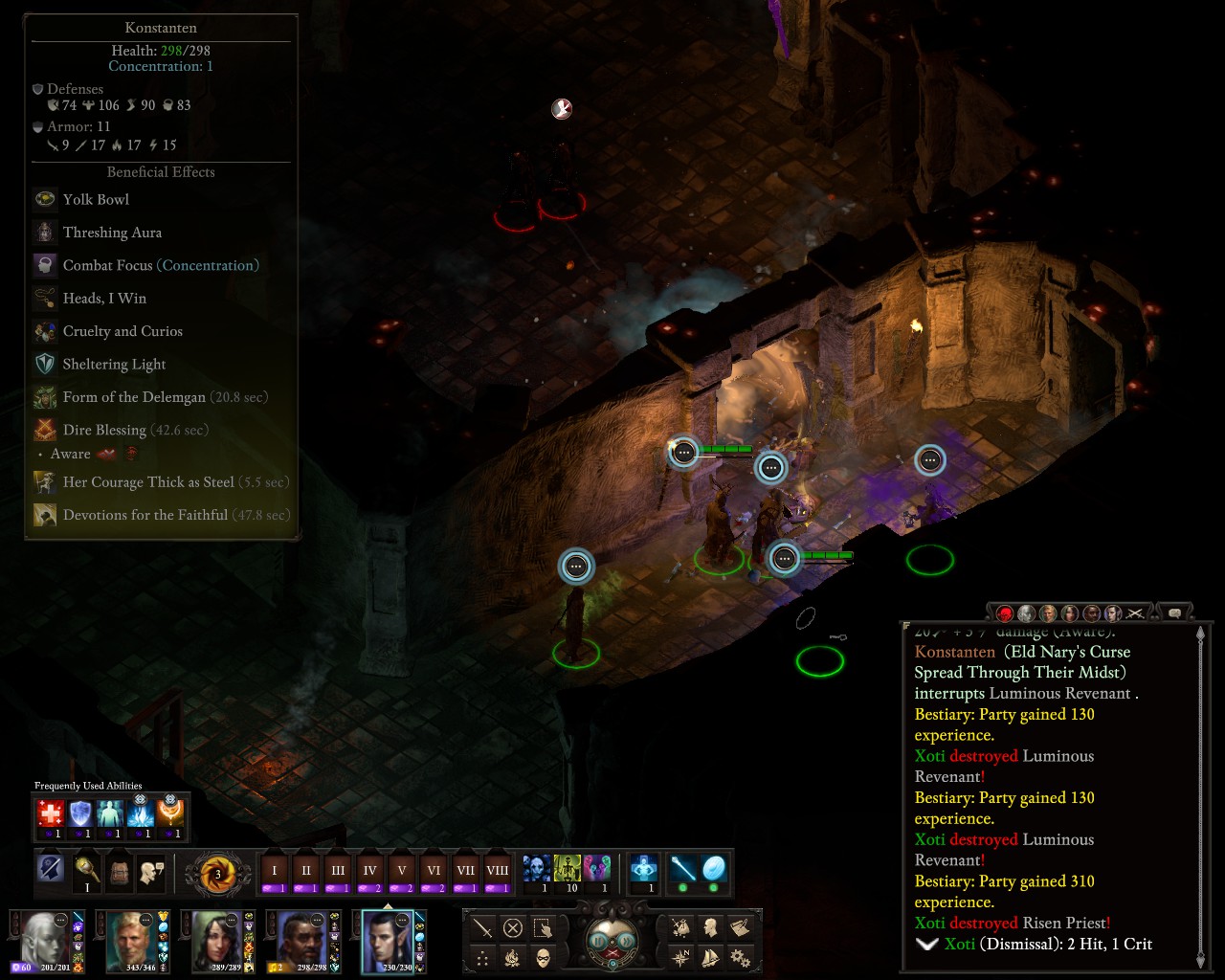Open spell level VIII ability tab
Screen dimensions: 1225x980
(x=497, y=872)
